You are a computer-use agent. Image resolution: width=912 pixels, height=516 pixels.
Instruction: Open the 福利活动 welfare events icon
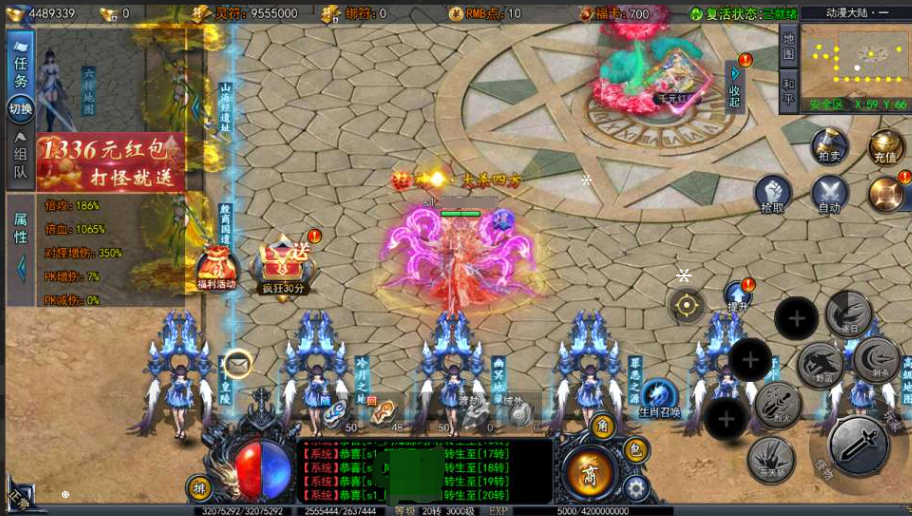point(217,270)
